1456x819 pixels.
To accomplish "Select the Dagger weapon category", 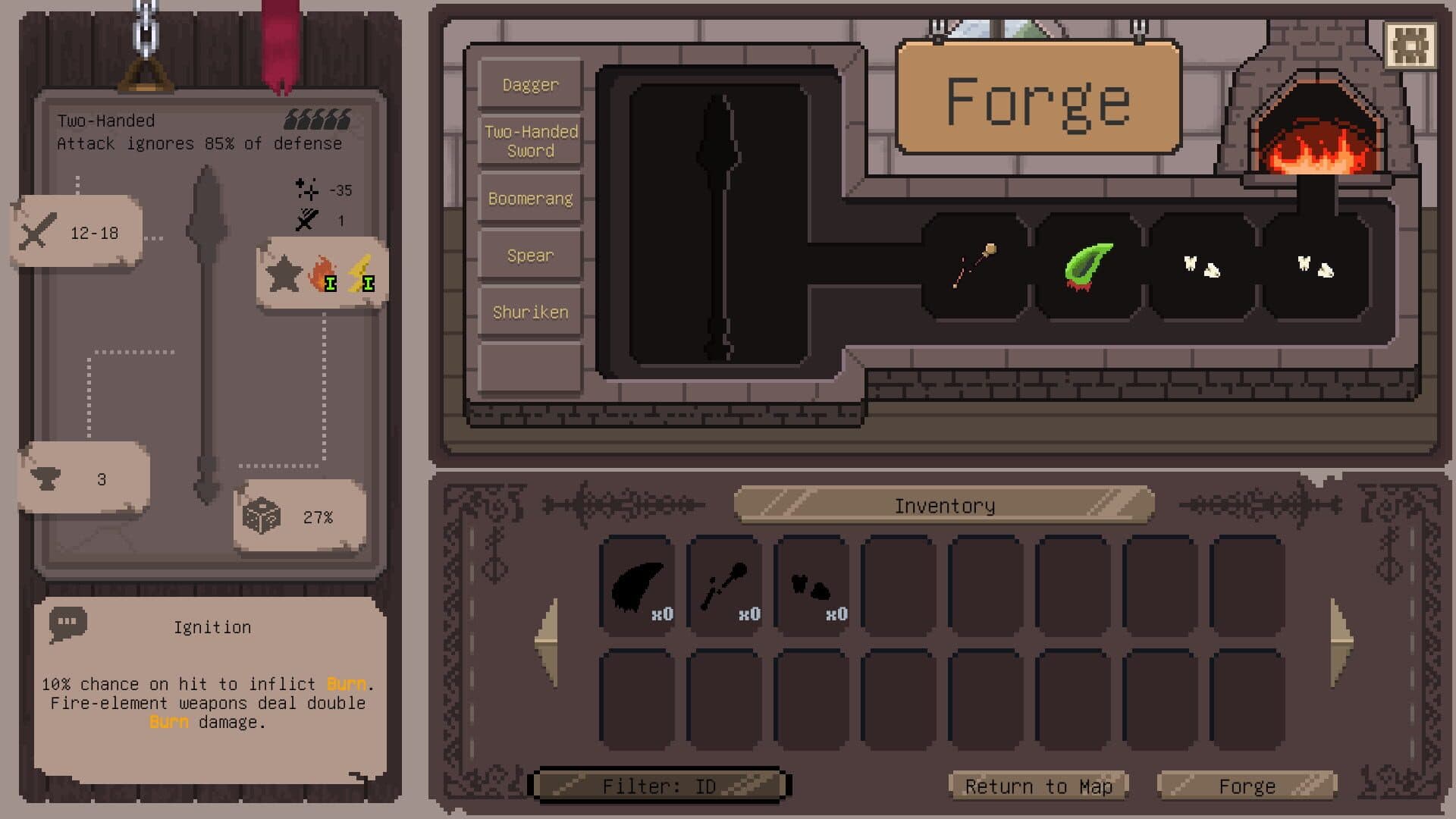I will tap(529, 84).
